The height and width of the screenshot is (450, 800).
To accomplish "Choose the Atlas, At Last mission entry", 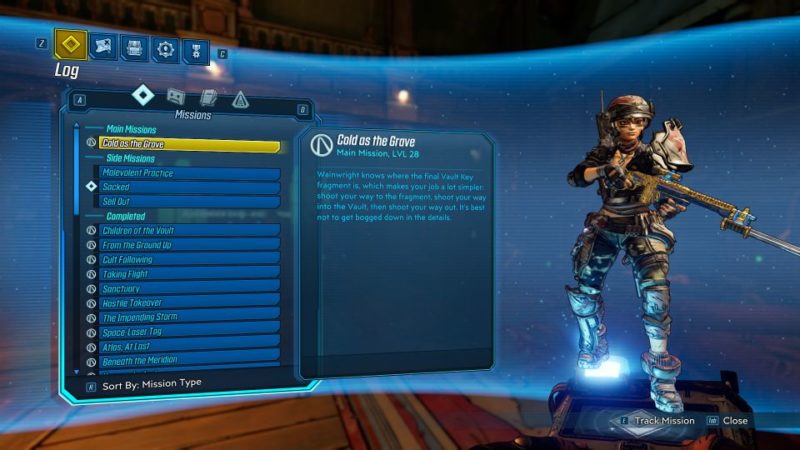I will point(190,346).
